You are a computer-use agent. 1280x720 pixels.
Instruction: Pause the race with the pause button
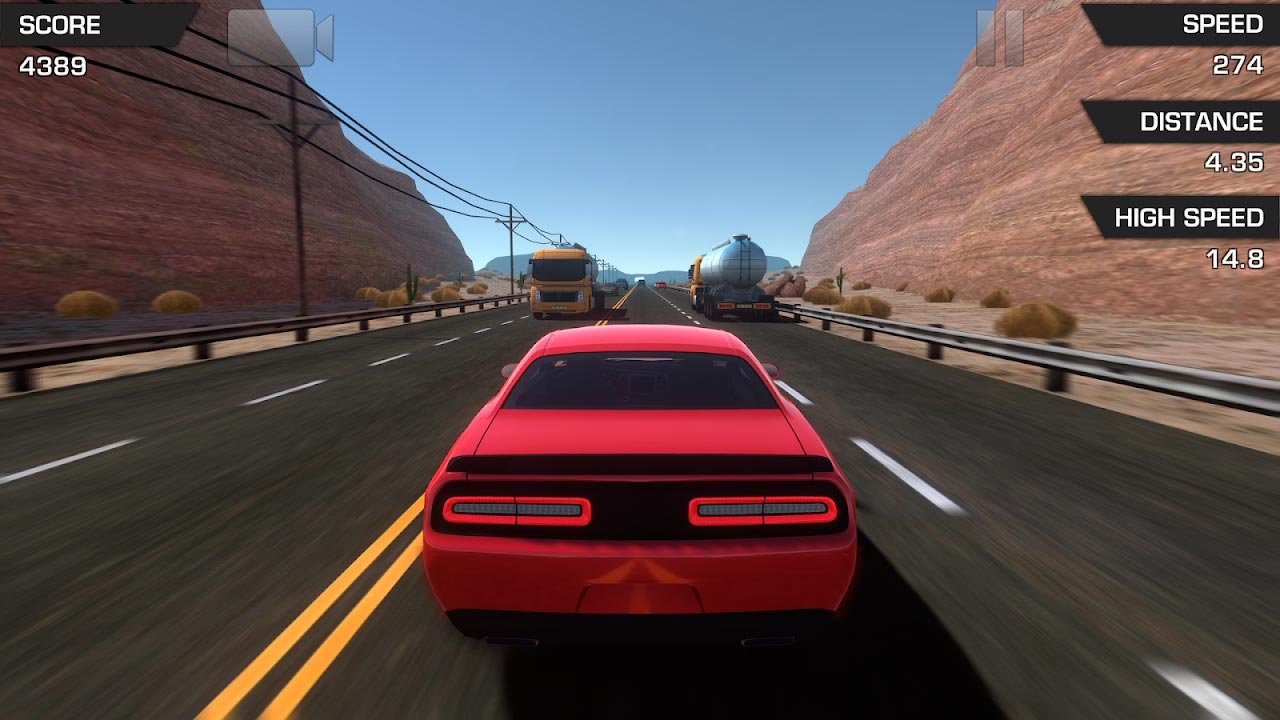[999, 38]
